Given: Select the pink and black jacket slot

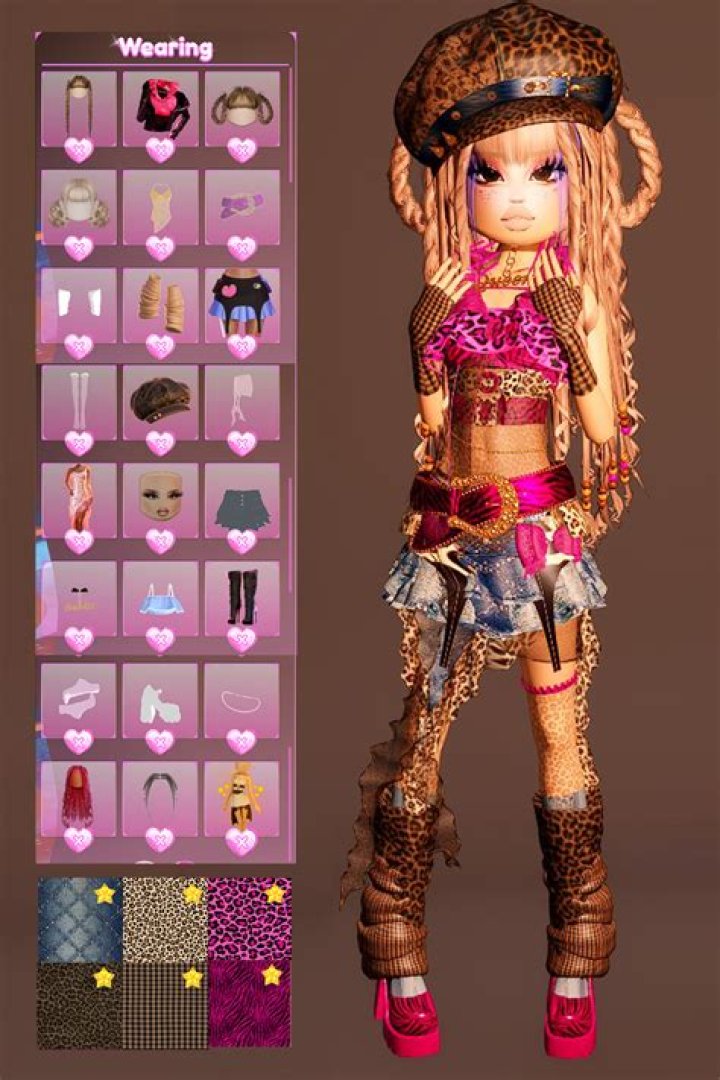Looking at the screenshot, I should pyautogui.click(x=160, y=109).
